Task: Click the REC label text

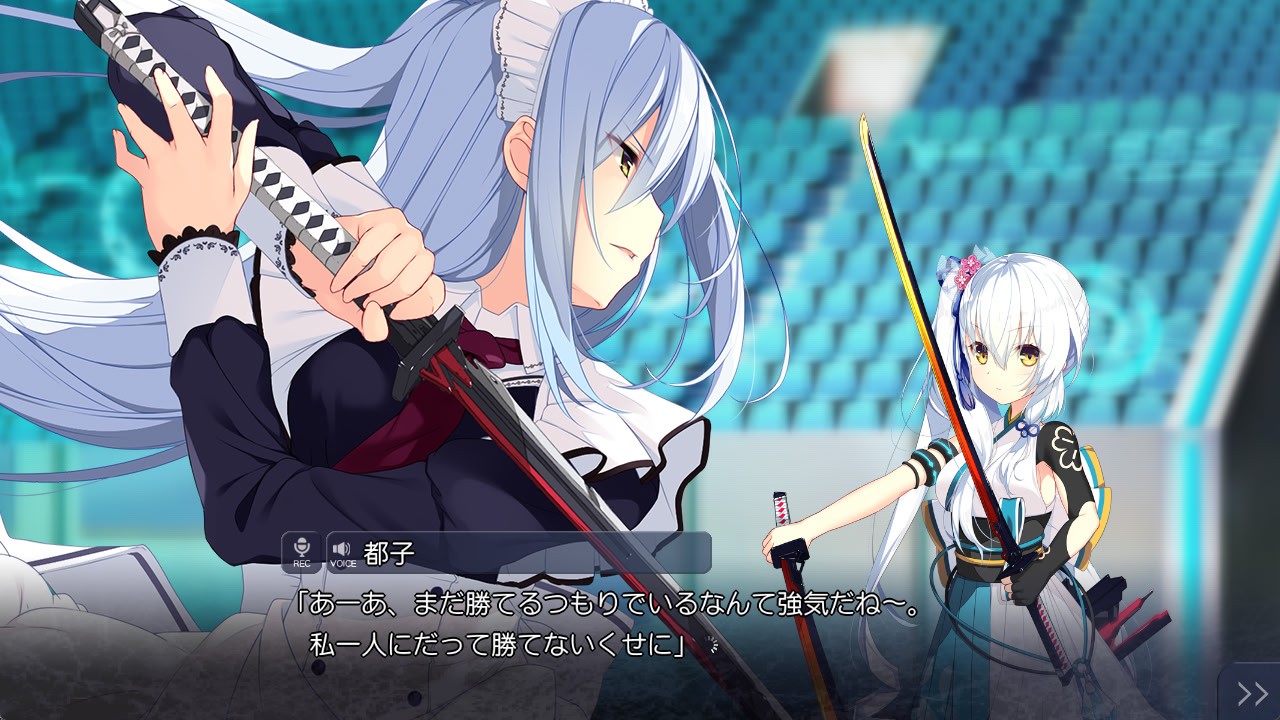Action: tap(302, 563)
